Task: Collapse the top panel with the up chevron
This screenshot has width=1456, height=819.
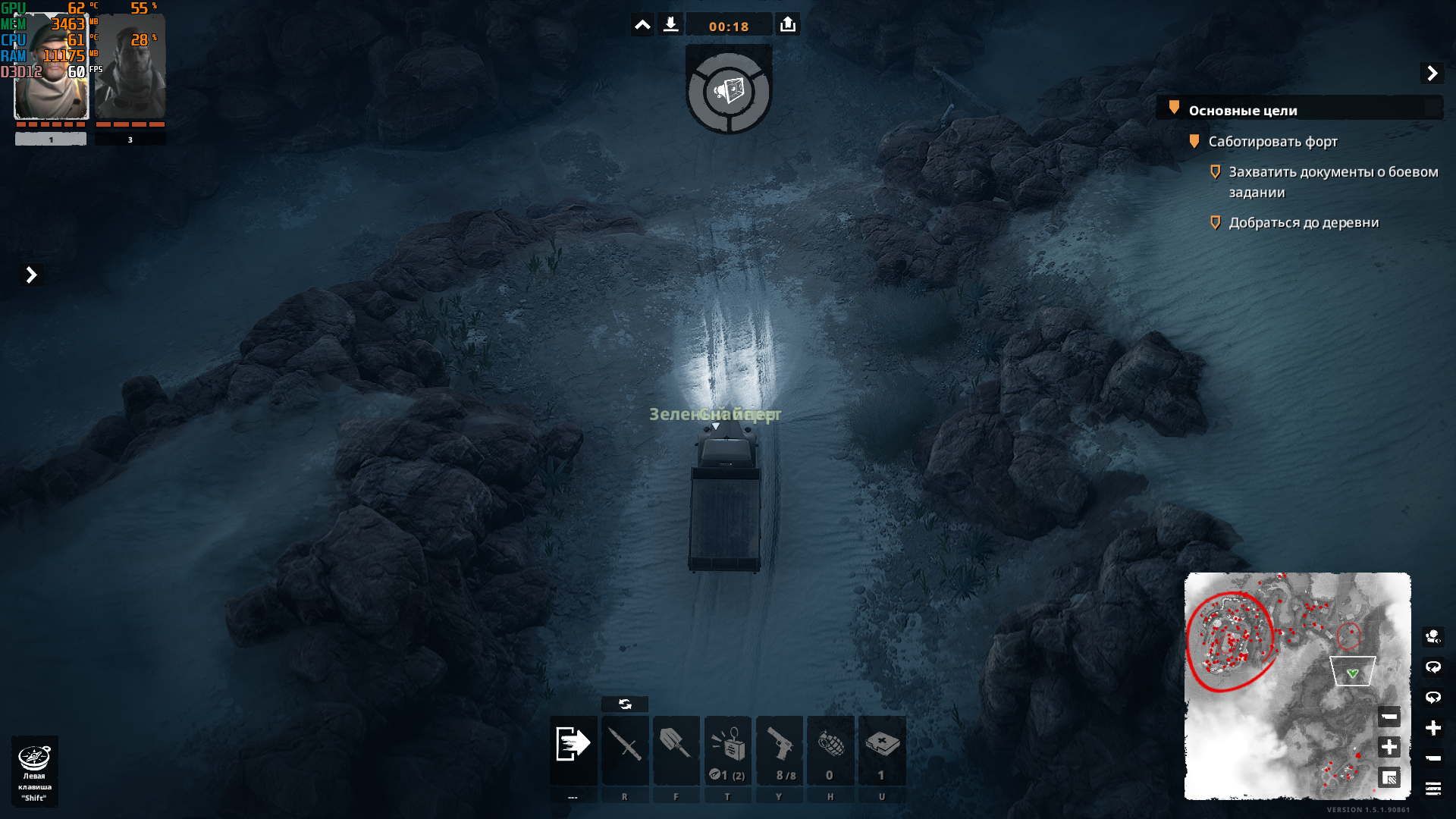Action: [x=642, y=25]
